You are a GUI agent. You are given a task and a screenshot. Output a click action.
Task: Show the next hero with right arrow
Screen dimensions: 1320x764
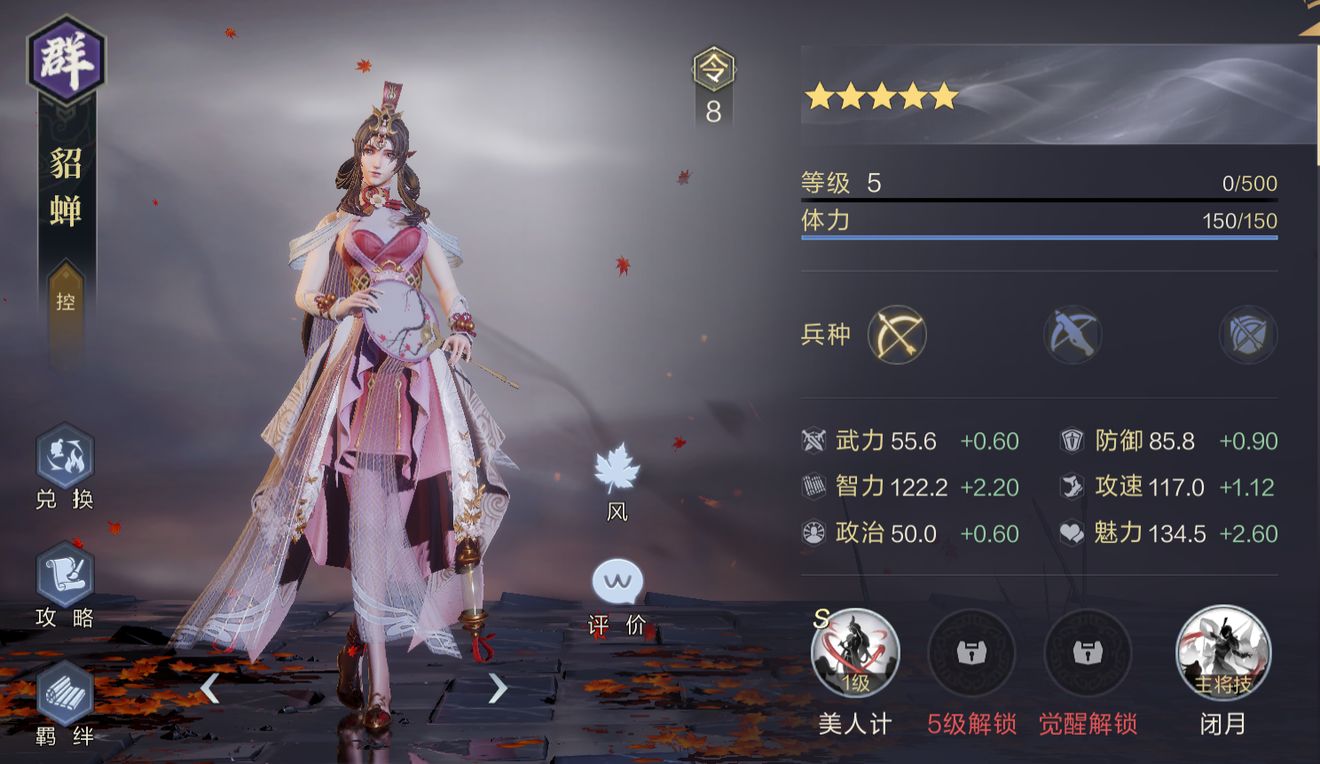pos(497,688)
